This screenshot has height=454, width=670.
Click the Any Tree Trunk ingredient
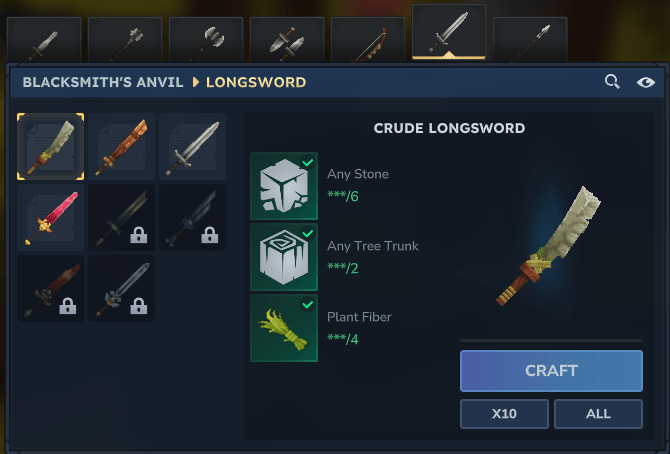284,257
